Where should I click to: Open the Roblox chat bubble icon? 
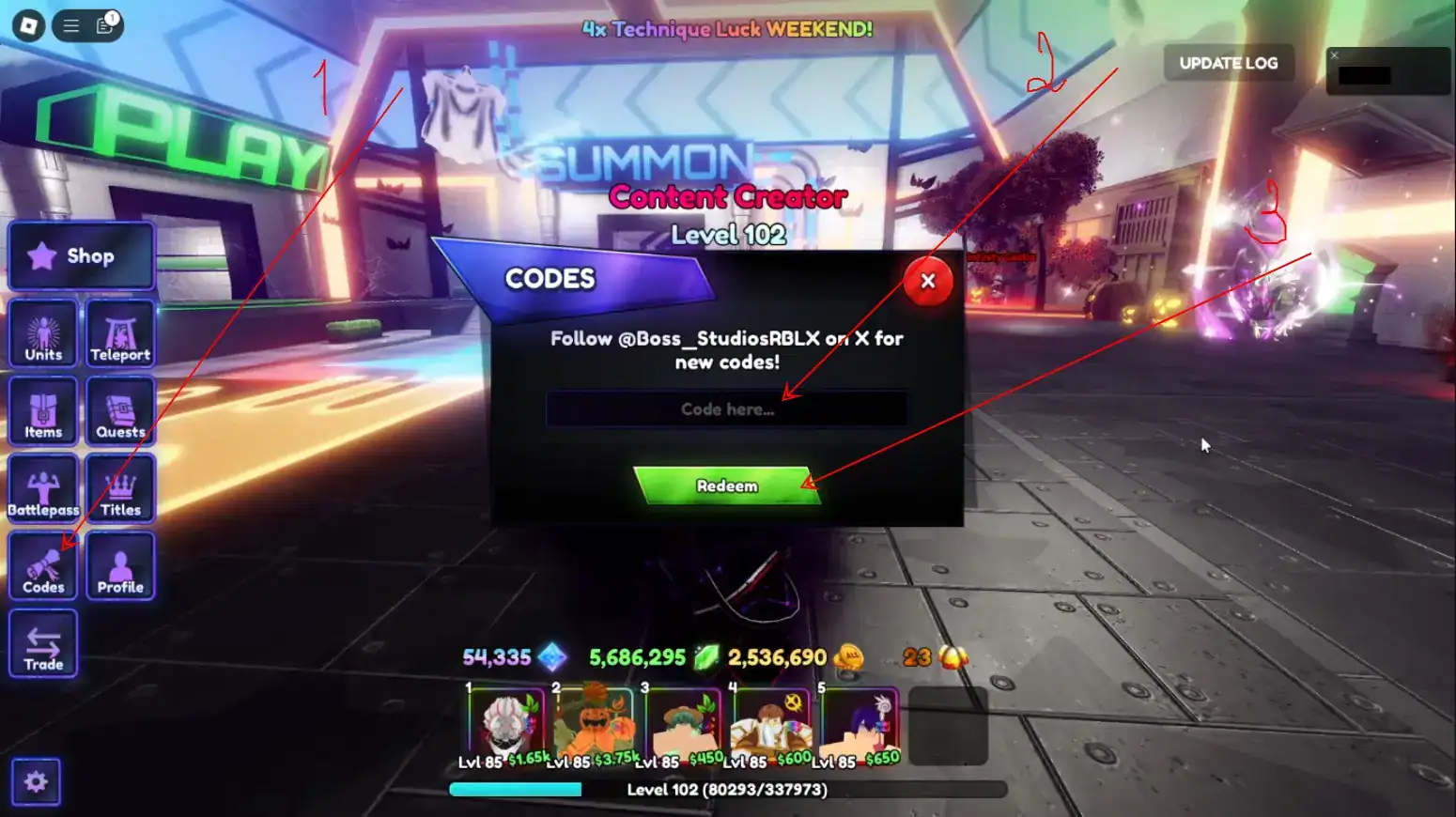point(102,26)
